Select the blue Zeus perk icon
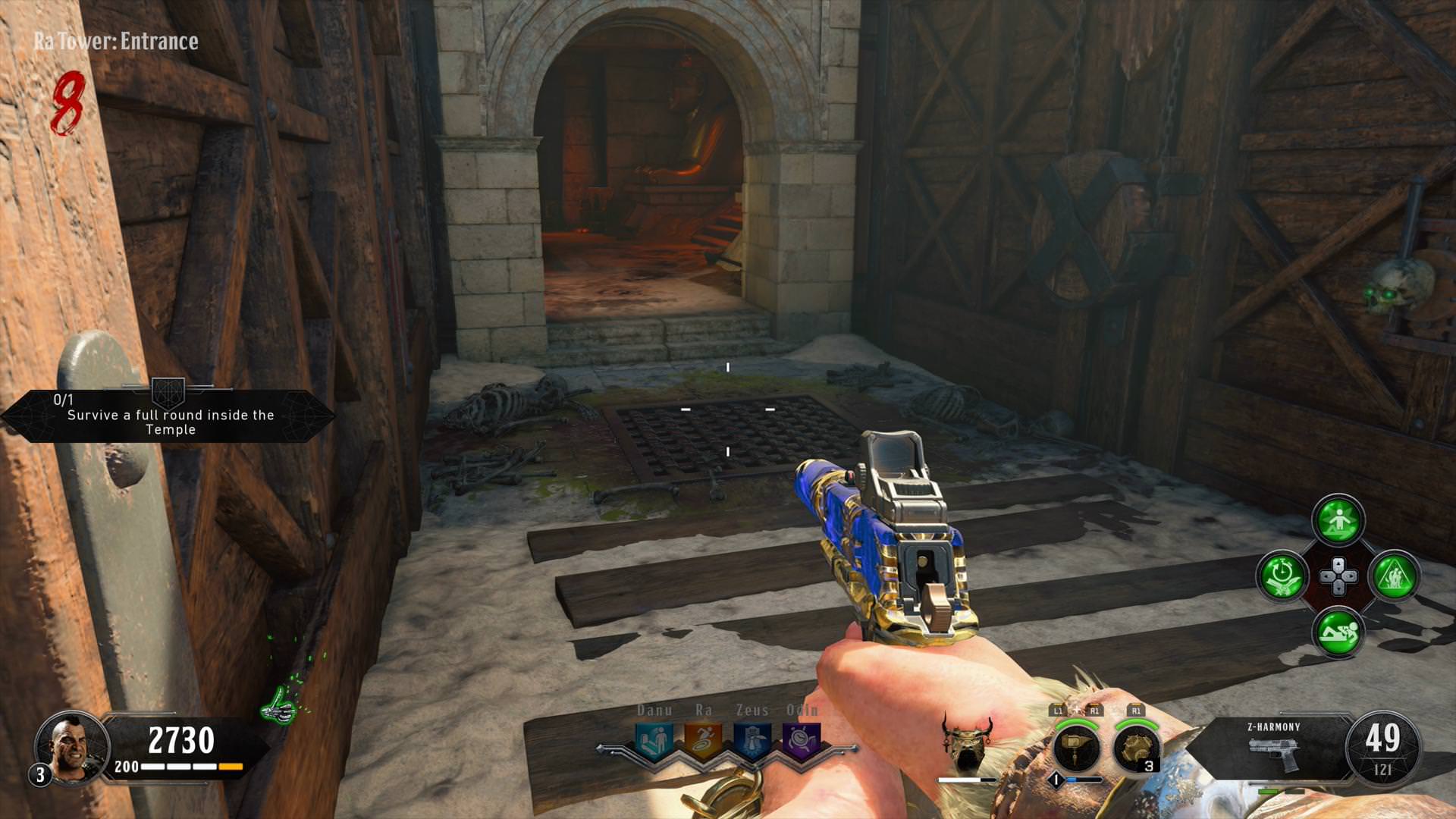The height and width of the screenshot is (819, 1456). (752, 741)
